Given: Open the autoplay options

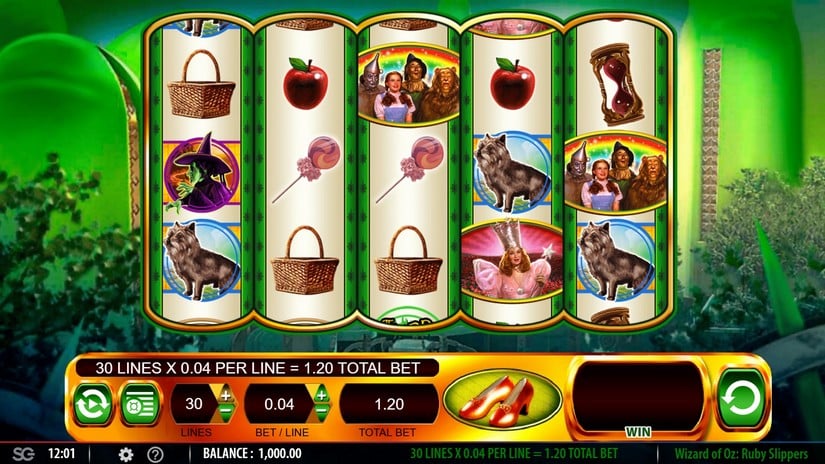Looking at the screenshot, I should click(92, 404).
